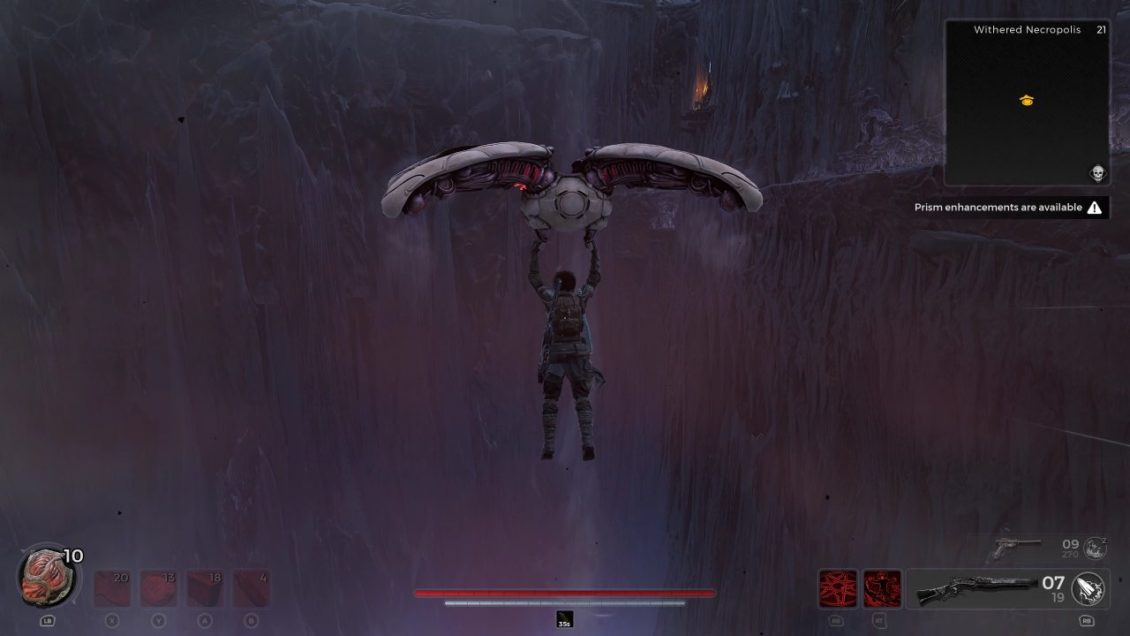Screen dimensions: 1130x636
Task: Select the consumable slot showing 13
Action: point(158,588)
